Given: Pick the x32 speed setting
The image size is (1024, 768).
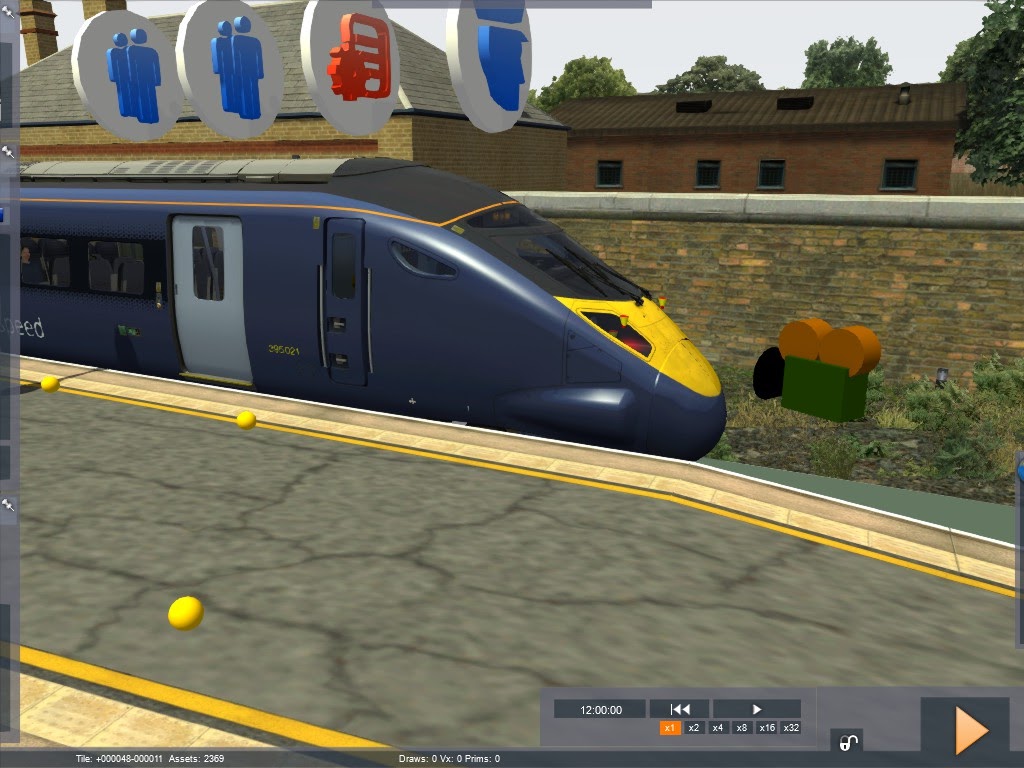Looking at the screenshot, I should 791,728.
